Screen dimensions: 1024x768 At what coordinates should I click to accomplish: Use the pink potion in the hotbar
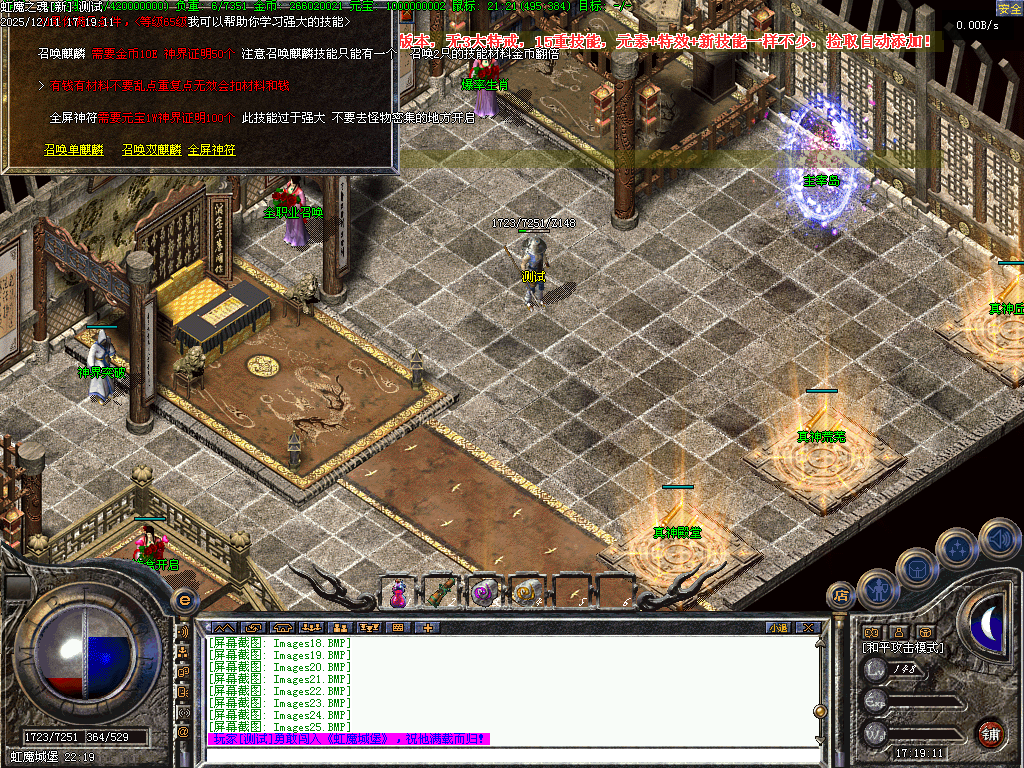pos(398,592)
